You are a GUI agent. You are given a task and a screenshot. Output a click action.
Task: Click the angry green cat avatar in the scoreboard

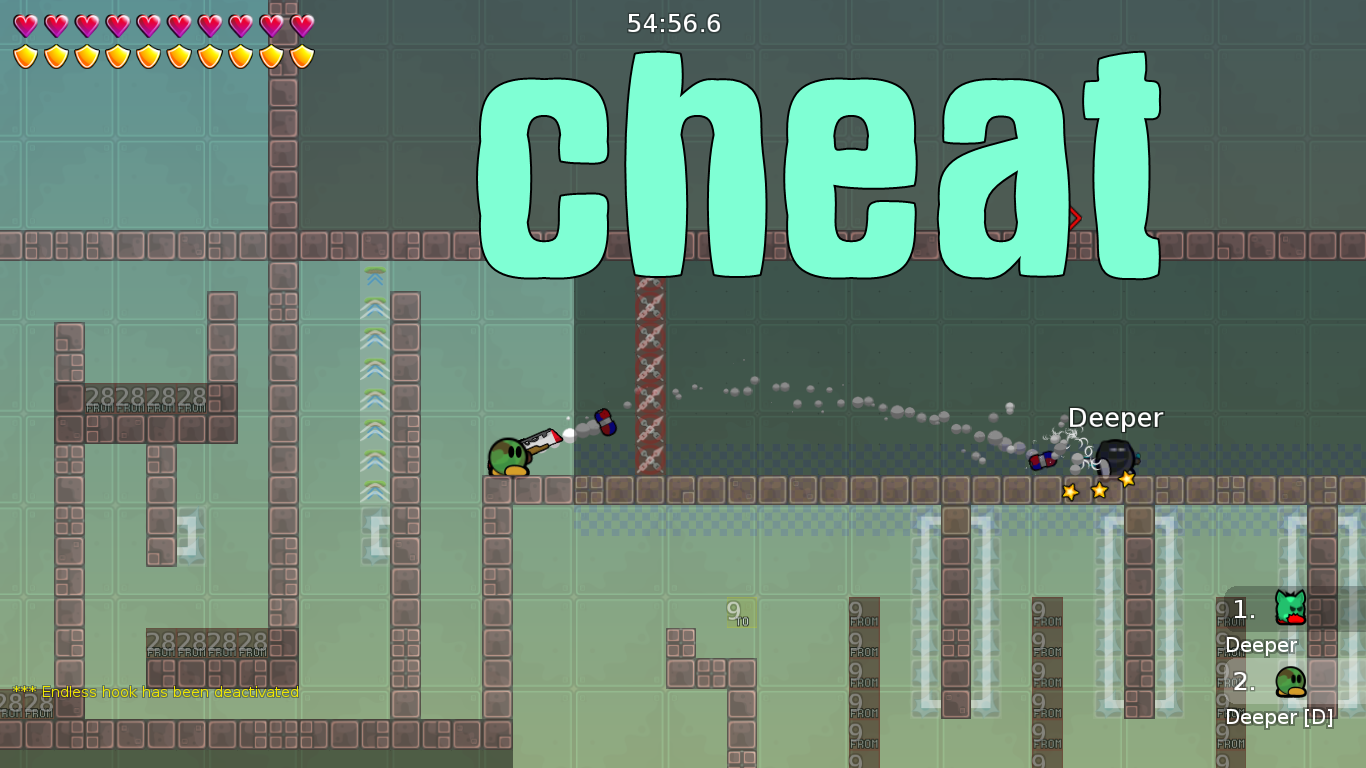[x=1290, y=608]
